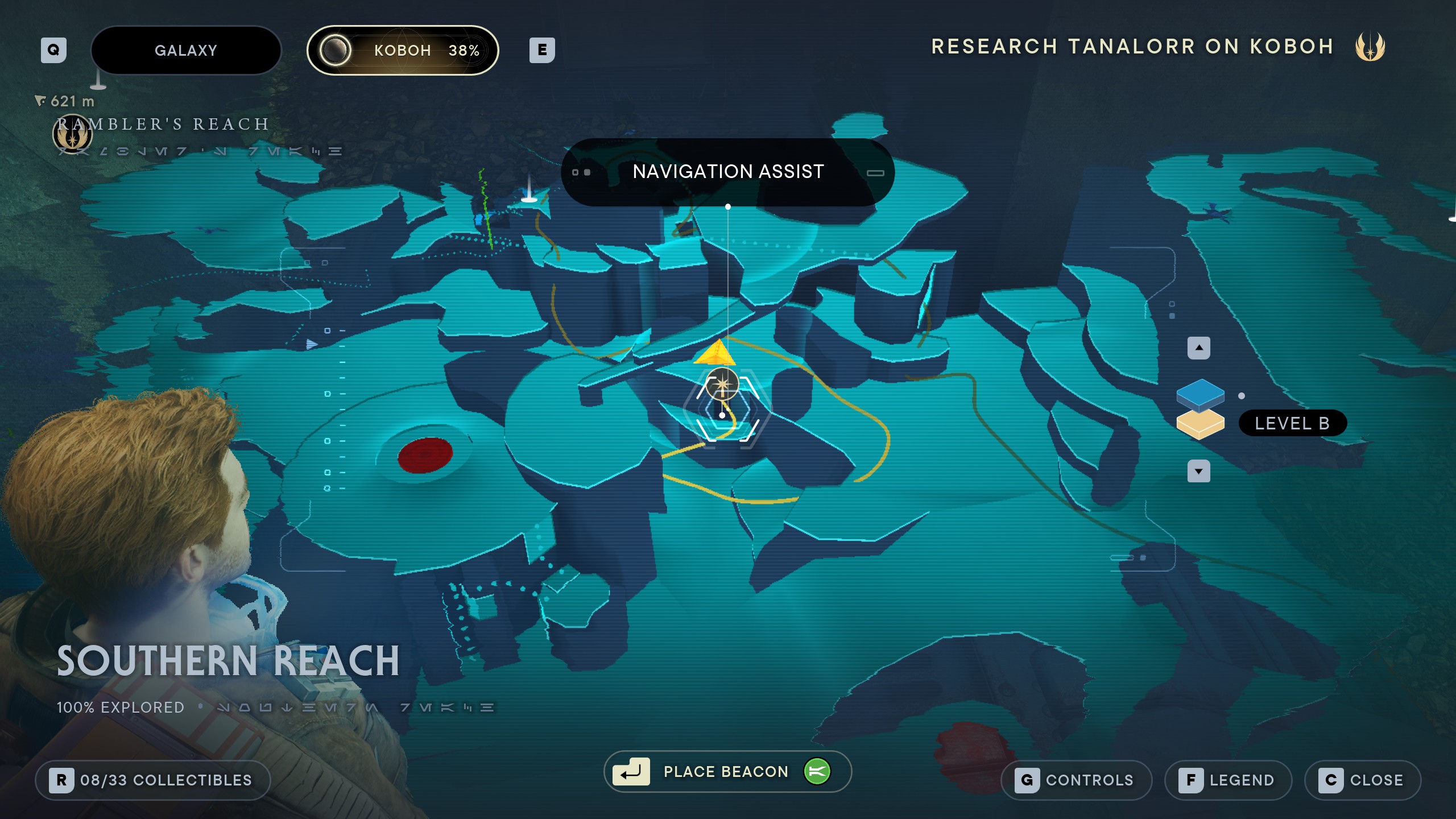
Task: Select the Navigation Assist marker label
Action: pos(727,172)
